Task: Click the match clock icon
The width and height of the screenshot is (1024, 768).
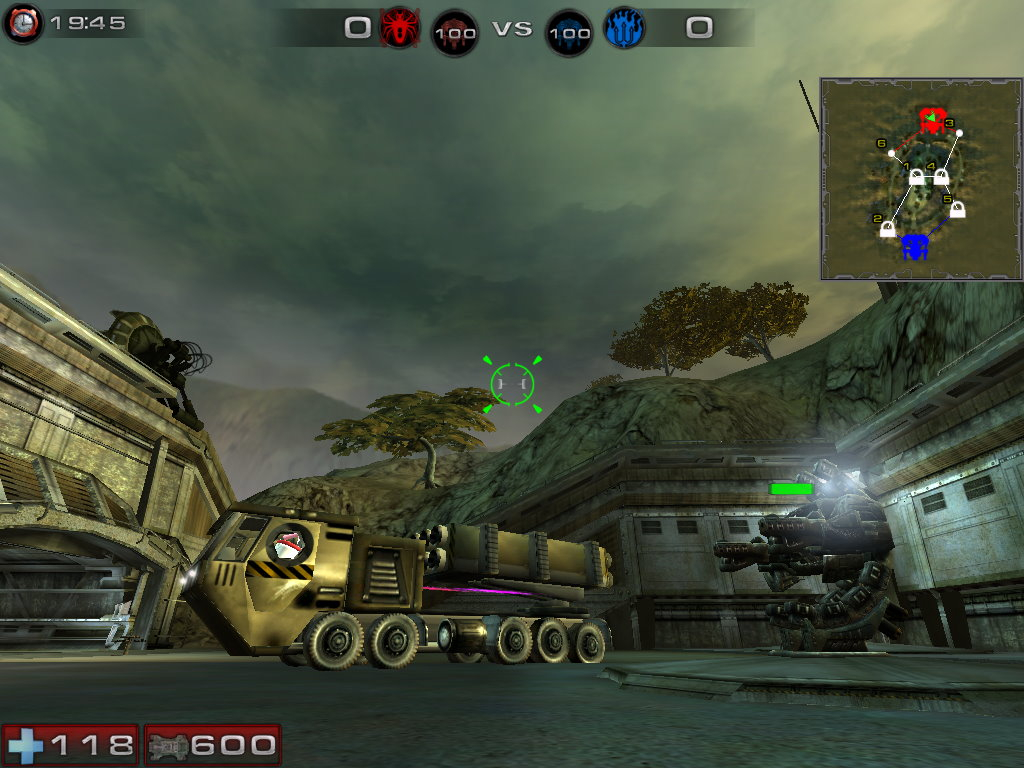Action: point(22,23)
